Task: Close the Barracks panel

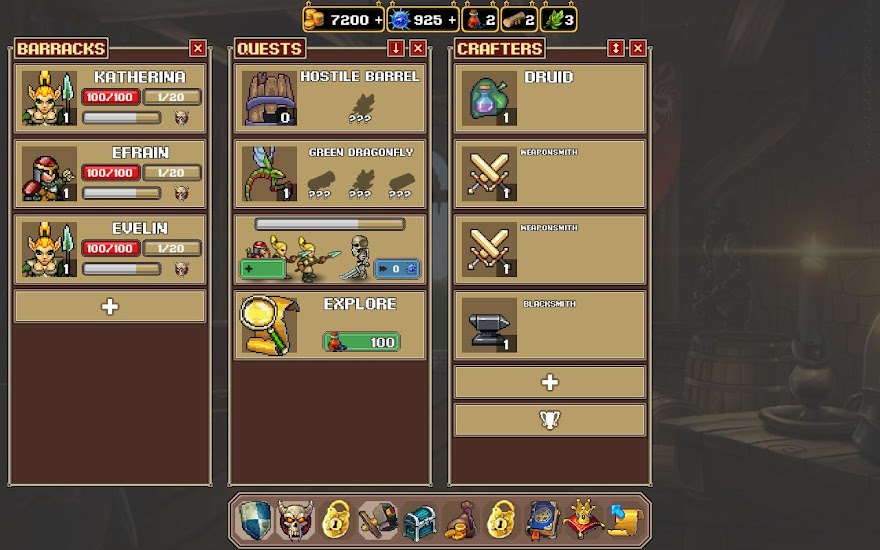Action: point(198,48)
